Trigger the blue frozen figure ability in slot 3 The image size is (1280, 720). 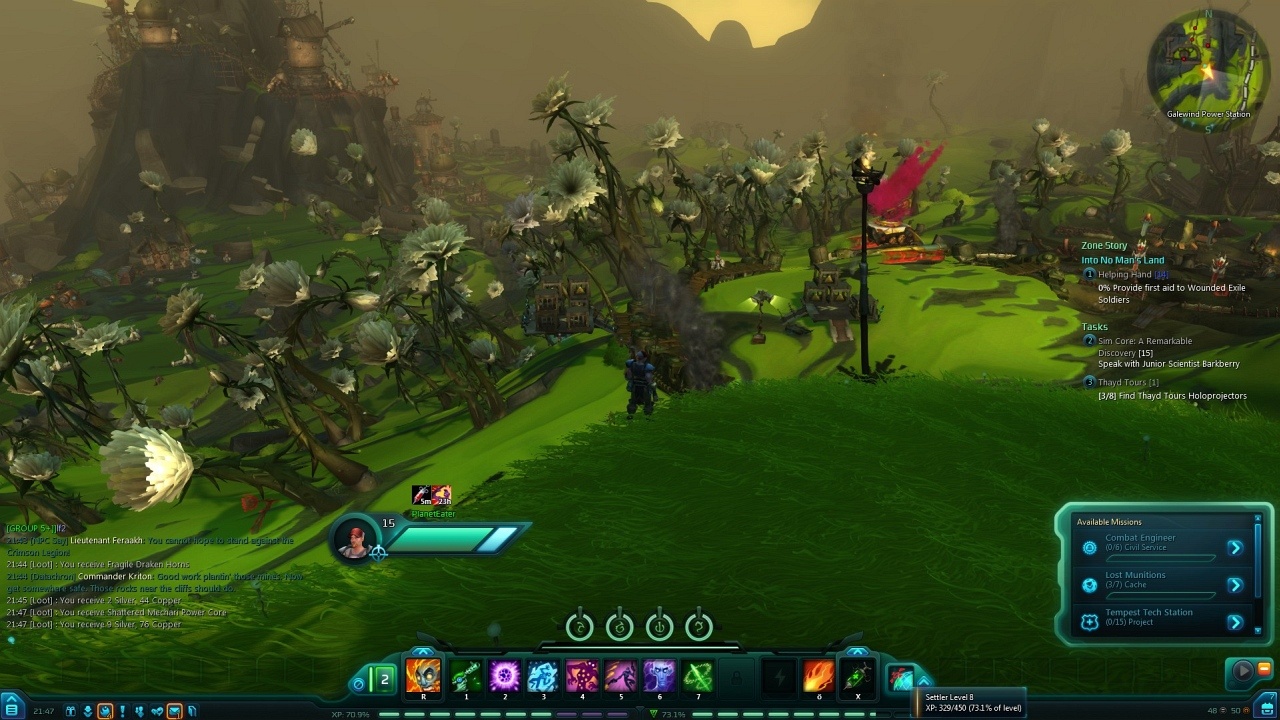point(543,677)
